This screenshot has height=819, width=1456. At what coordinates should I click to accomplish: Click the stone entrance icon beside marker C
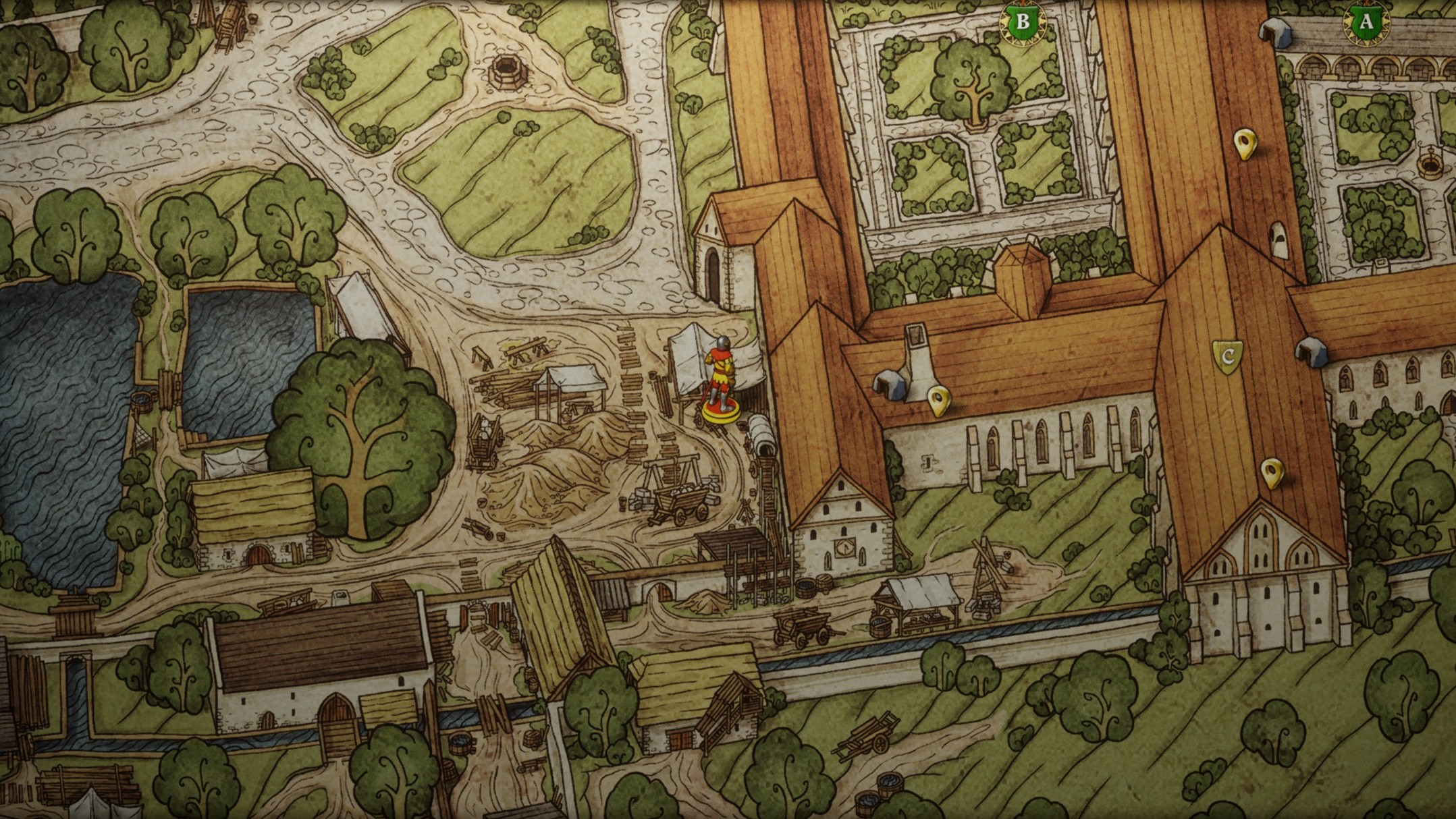[x=1311, y=351]
